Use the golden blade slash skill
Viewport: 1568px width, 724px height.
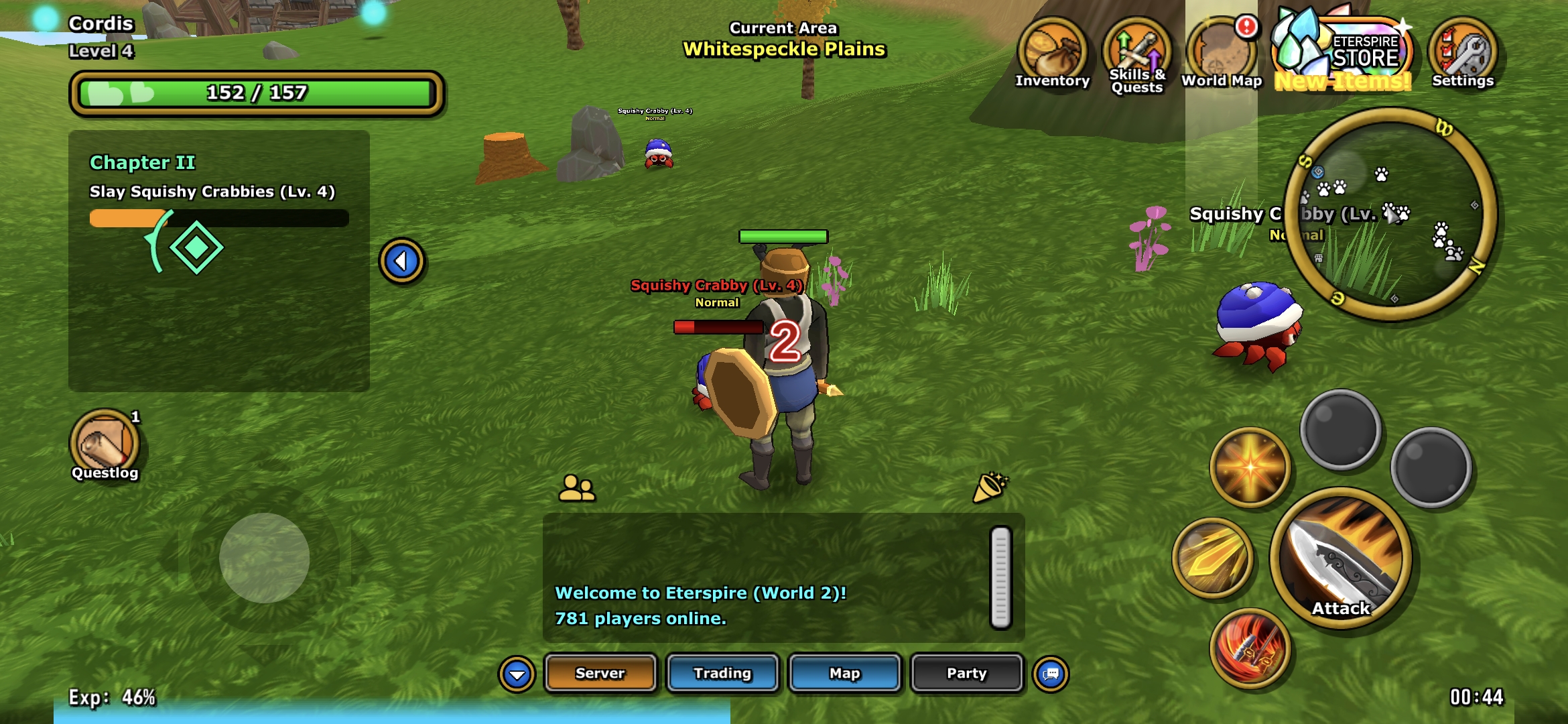pyautogui.click(x=1213, y=558)
